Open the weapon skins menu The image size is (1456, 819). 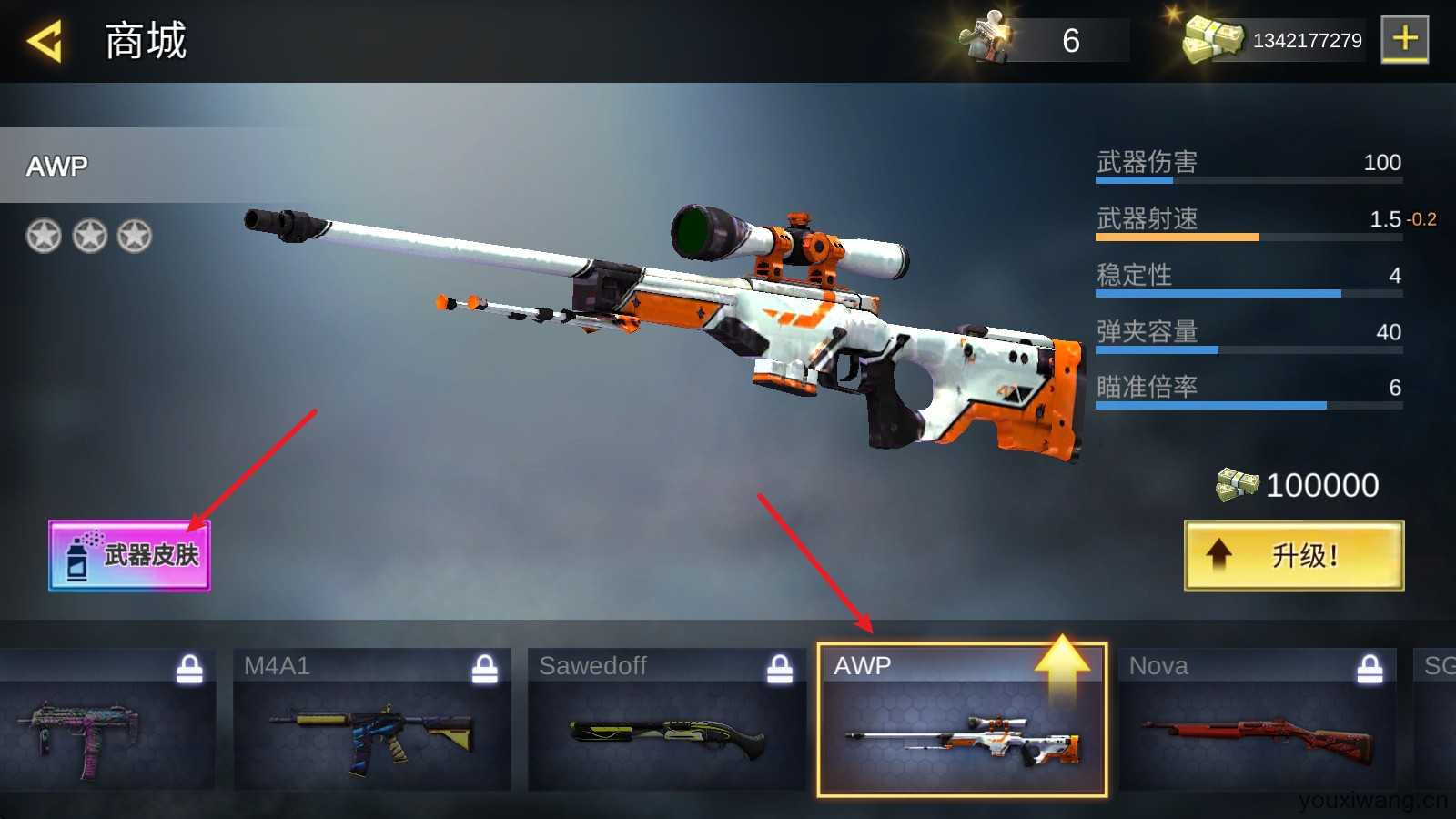(129, 556)
